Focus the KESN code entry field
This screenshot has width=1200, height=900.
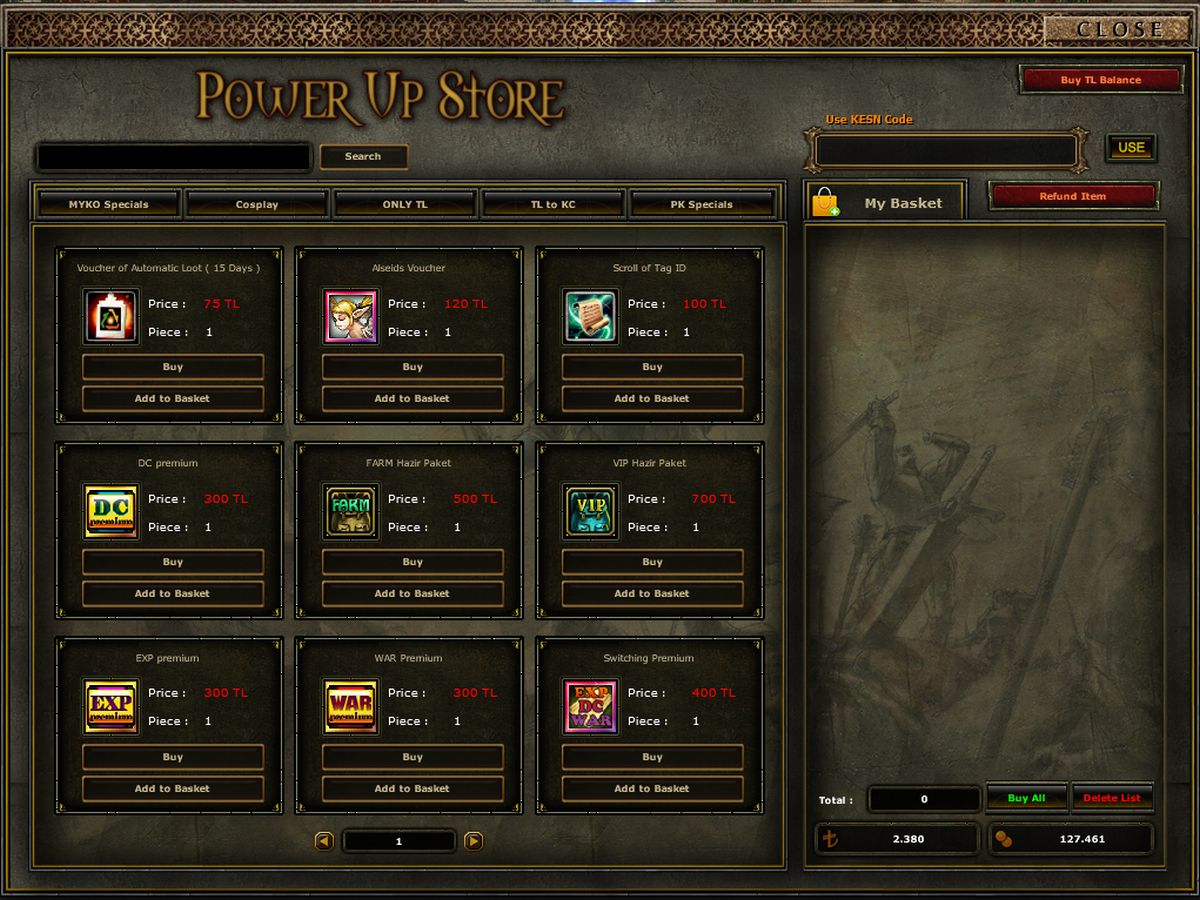point(946,151)
